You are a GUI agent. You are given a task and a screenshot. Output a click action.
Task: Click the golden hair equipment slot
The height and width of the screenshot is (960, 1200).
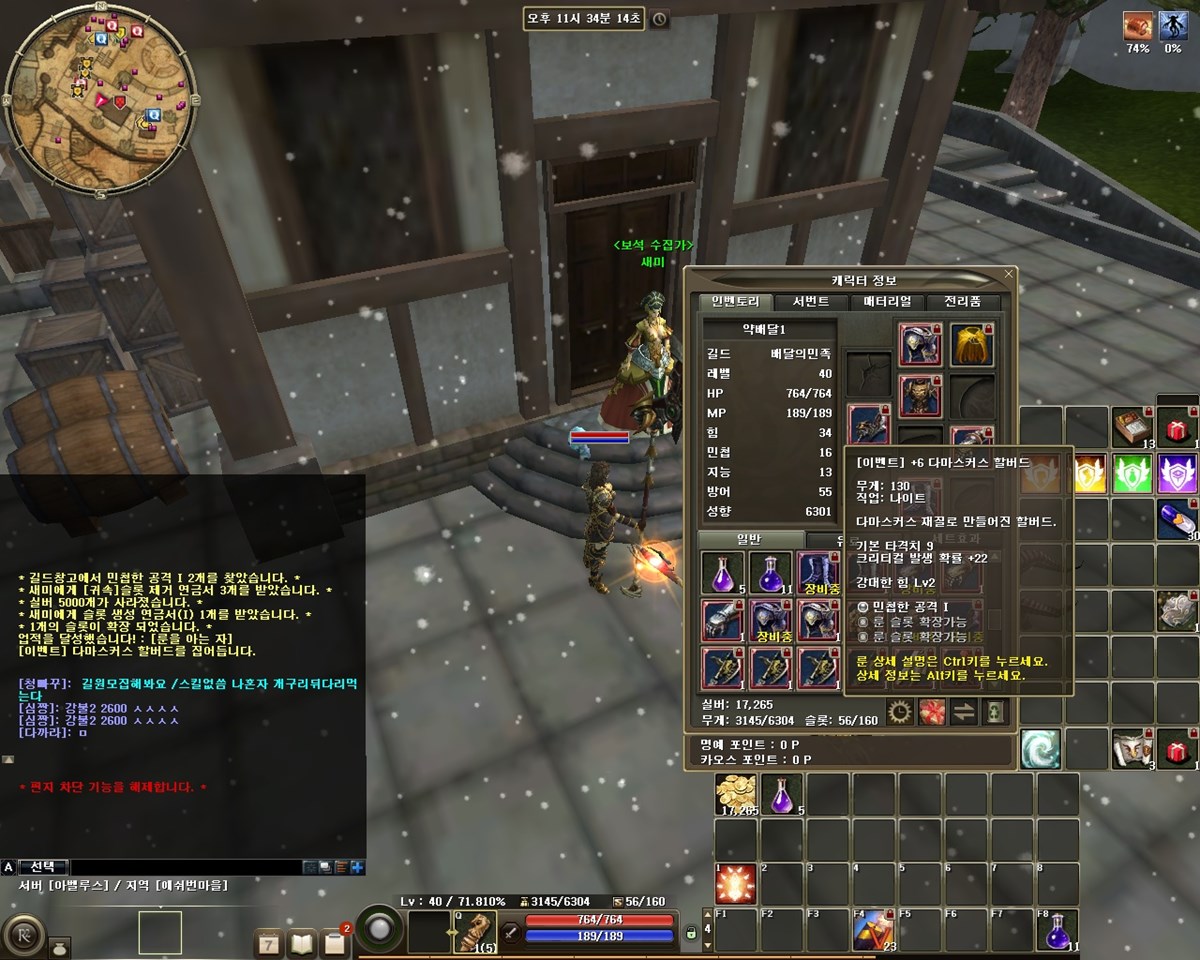coord(971,343)
